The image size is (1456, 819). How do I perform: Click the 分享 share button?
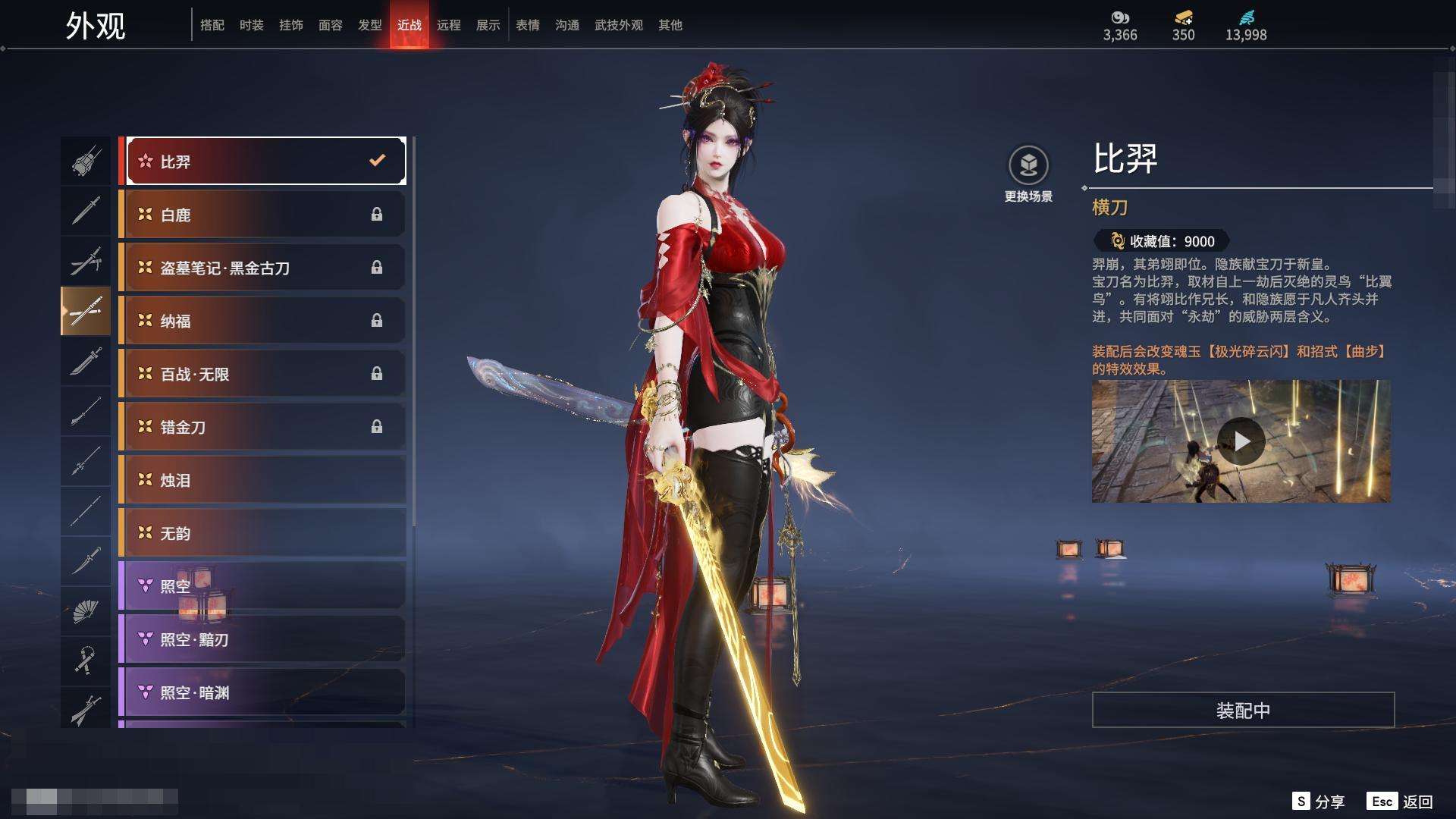click(1319, 802)
